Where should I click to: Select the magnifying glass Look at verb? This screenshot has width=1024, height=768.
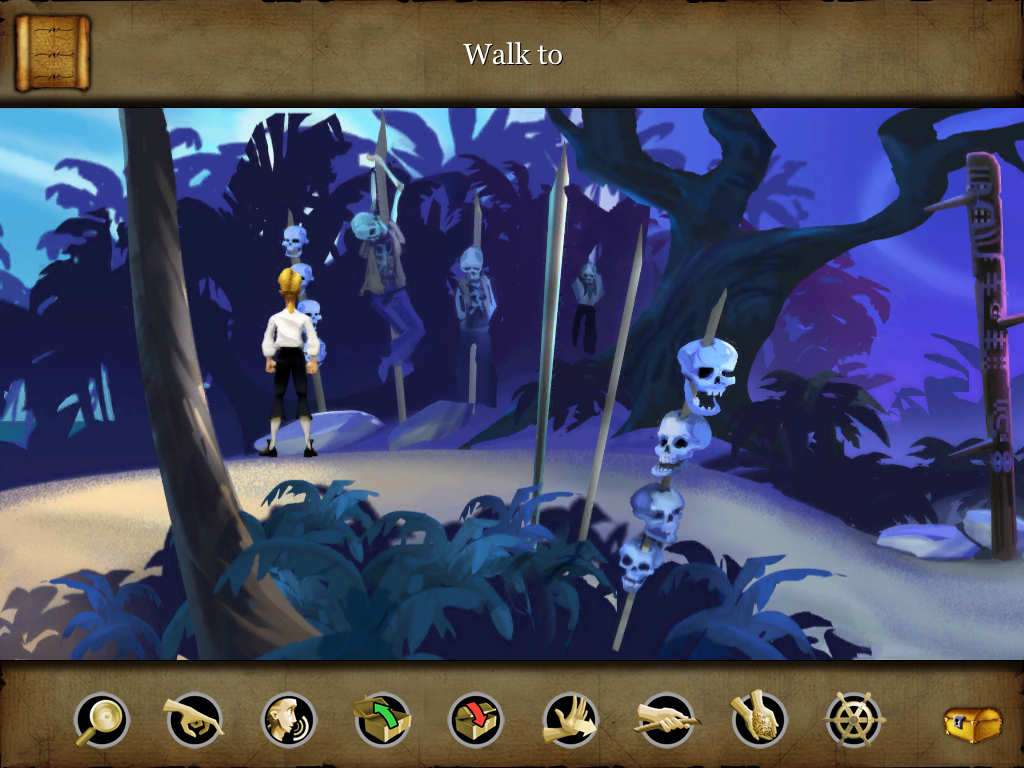point(102,720)
